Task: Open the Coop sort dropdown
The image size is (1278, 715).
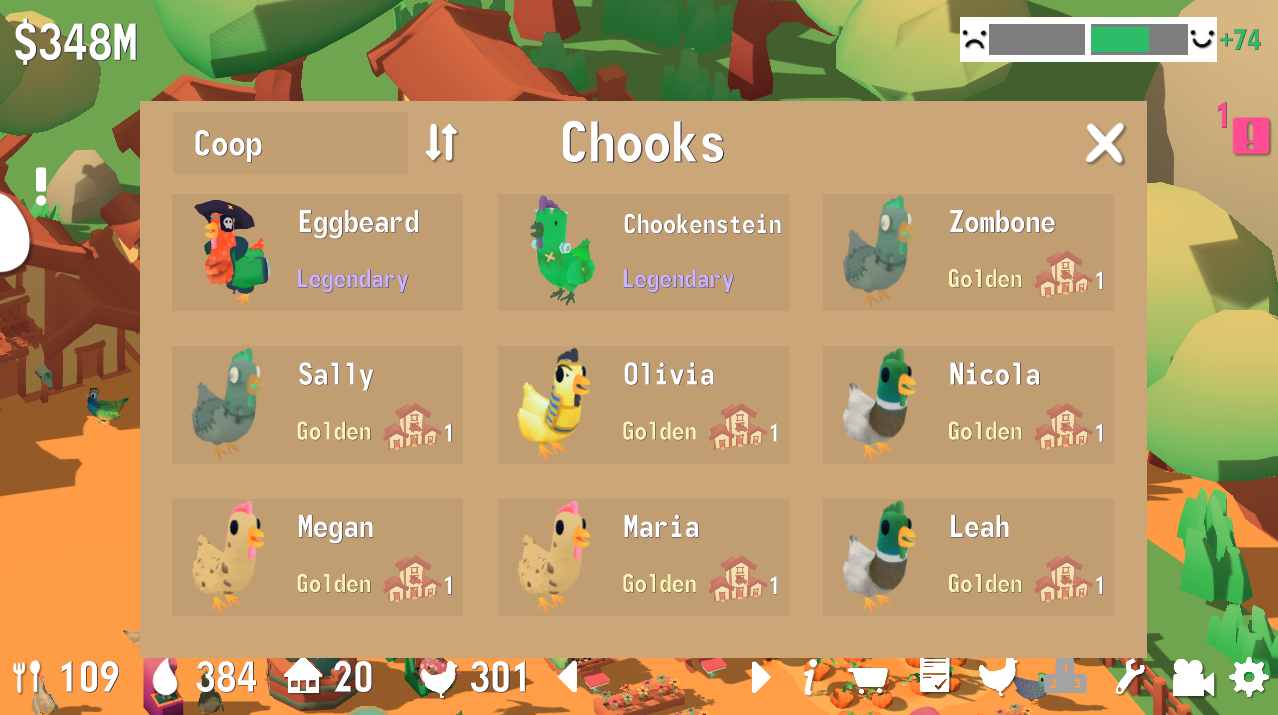Action: tap(289, 144)
